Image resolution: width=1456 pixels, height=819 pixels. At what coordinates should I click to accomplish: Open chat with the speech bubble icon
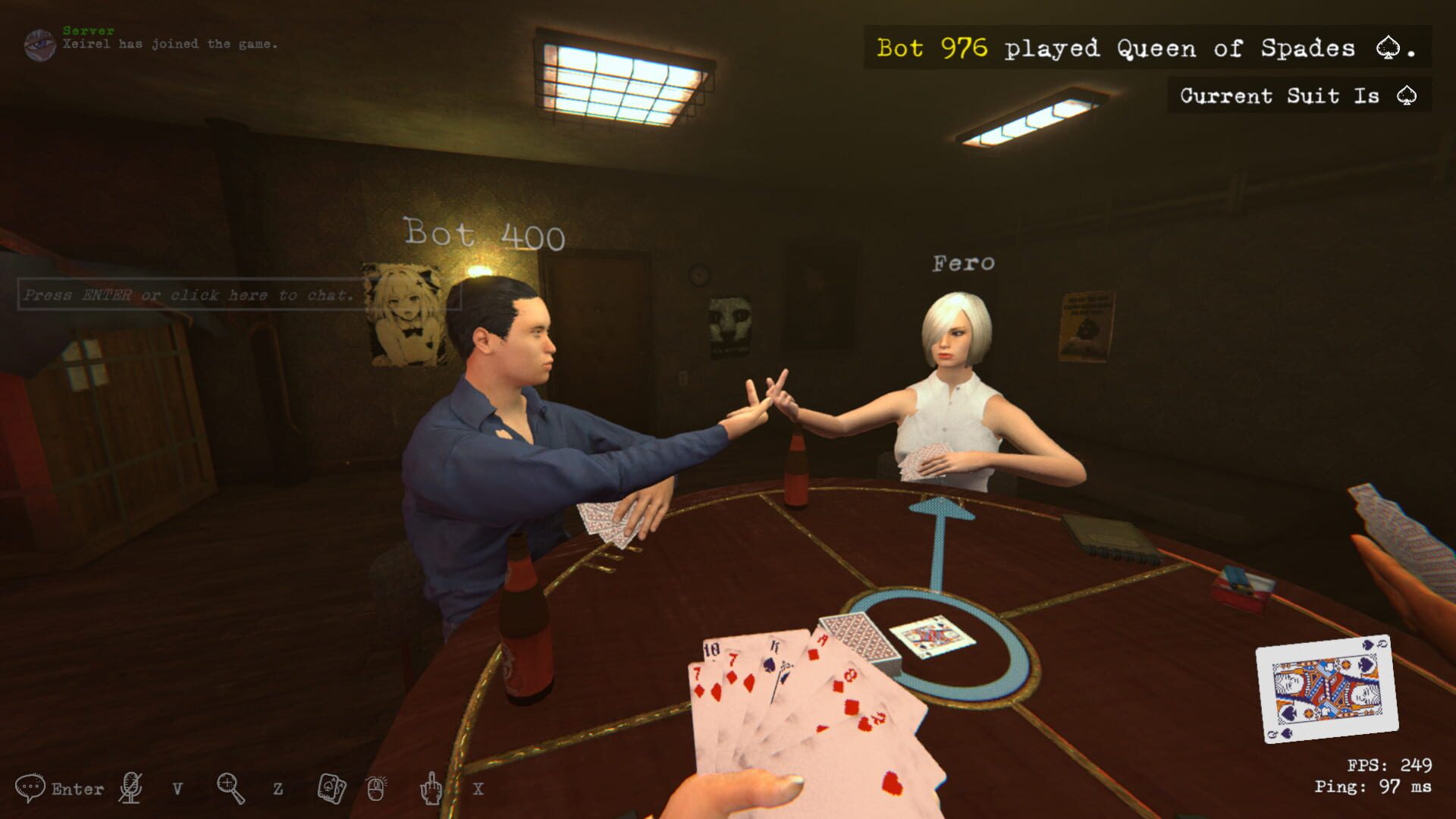29,787
